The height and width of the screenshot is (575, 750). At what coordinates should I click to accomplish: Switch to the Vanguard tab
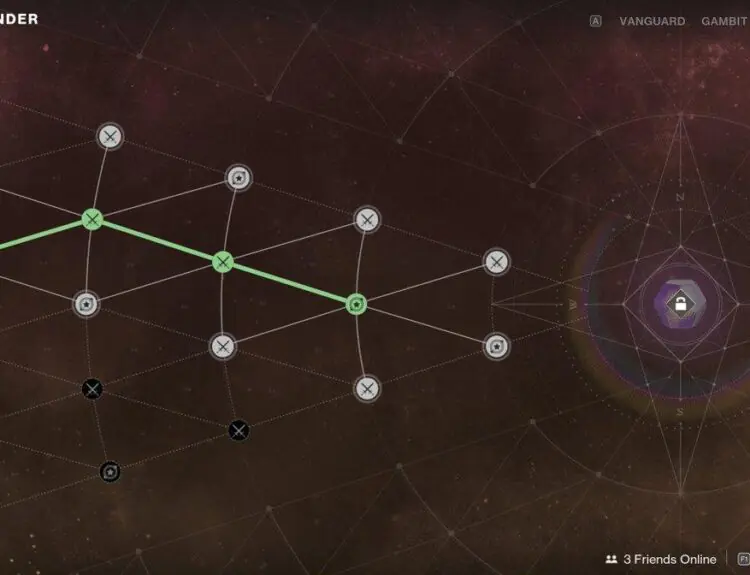click(x=652, y=21)
